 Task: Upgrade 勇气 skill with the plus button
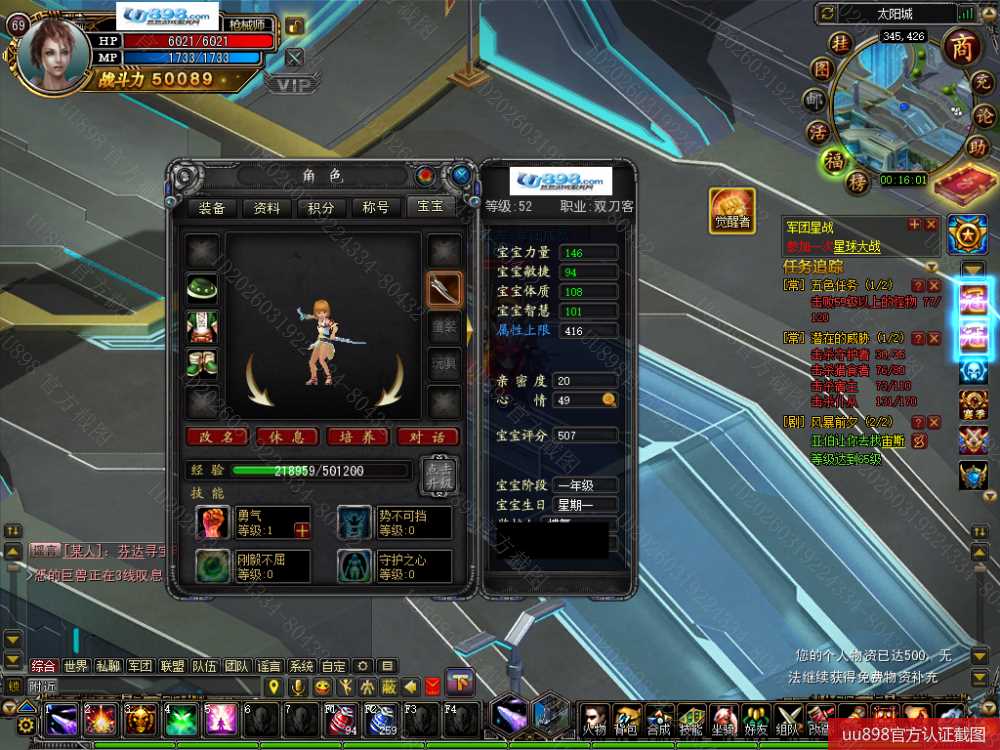[301, 530]
